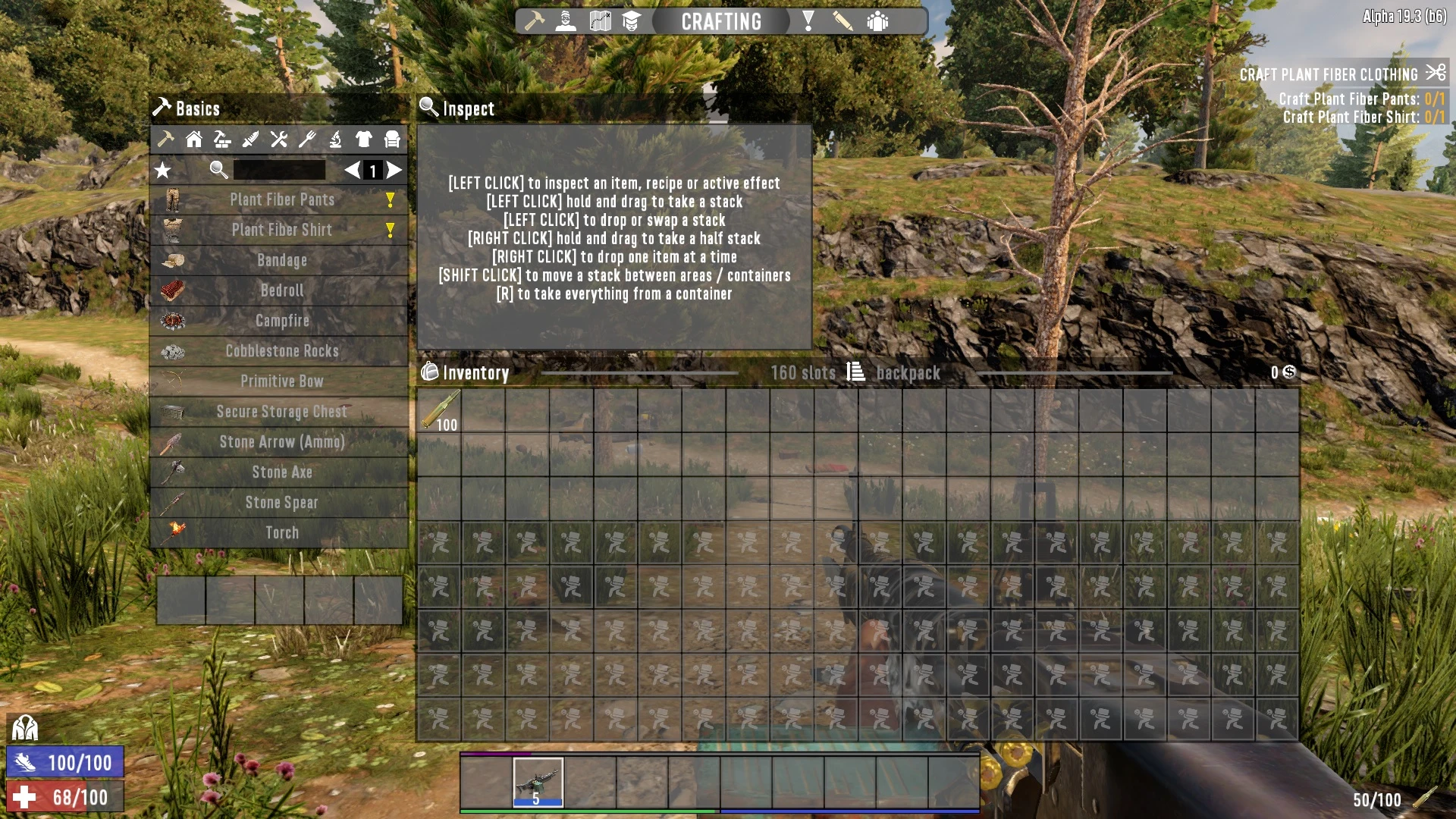Switch to the building category house icon

193,139
